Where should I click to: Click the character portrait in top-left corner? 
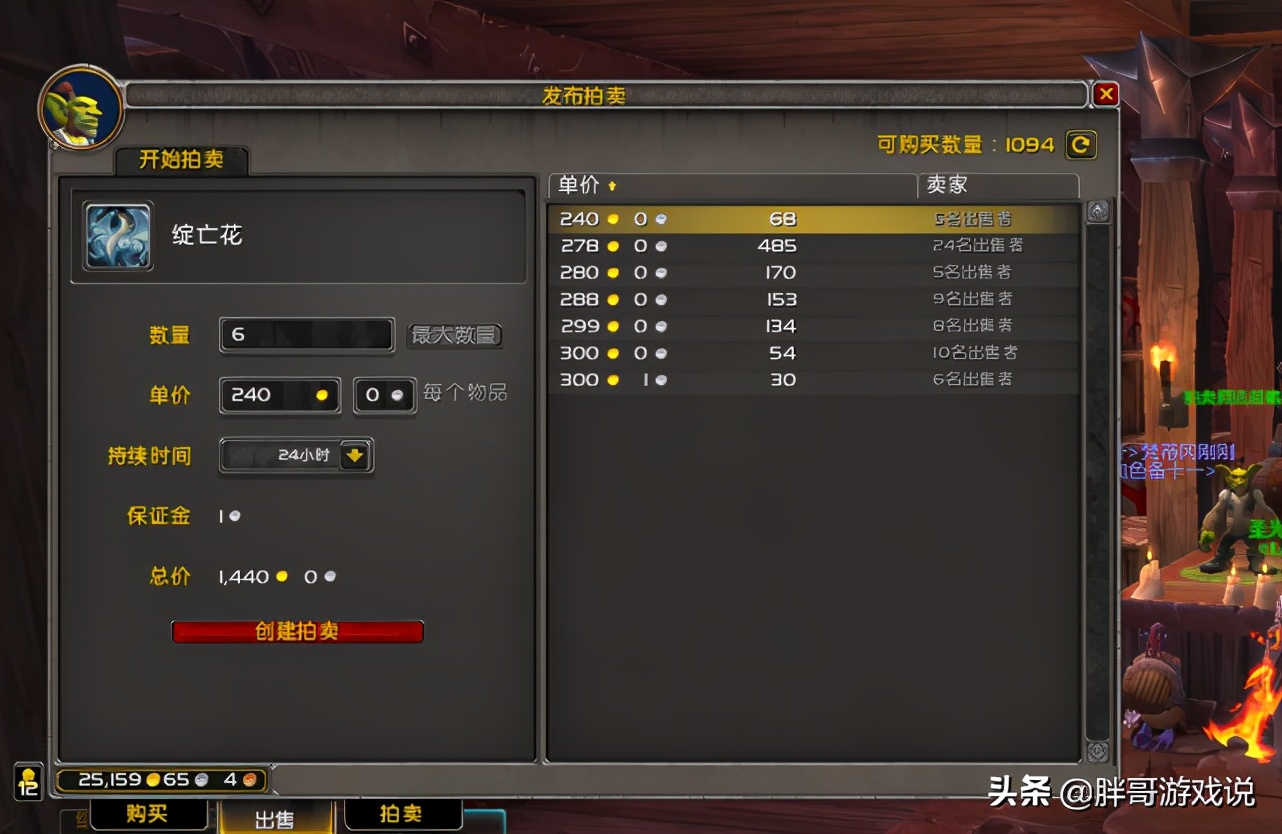point(80,108)
